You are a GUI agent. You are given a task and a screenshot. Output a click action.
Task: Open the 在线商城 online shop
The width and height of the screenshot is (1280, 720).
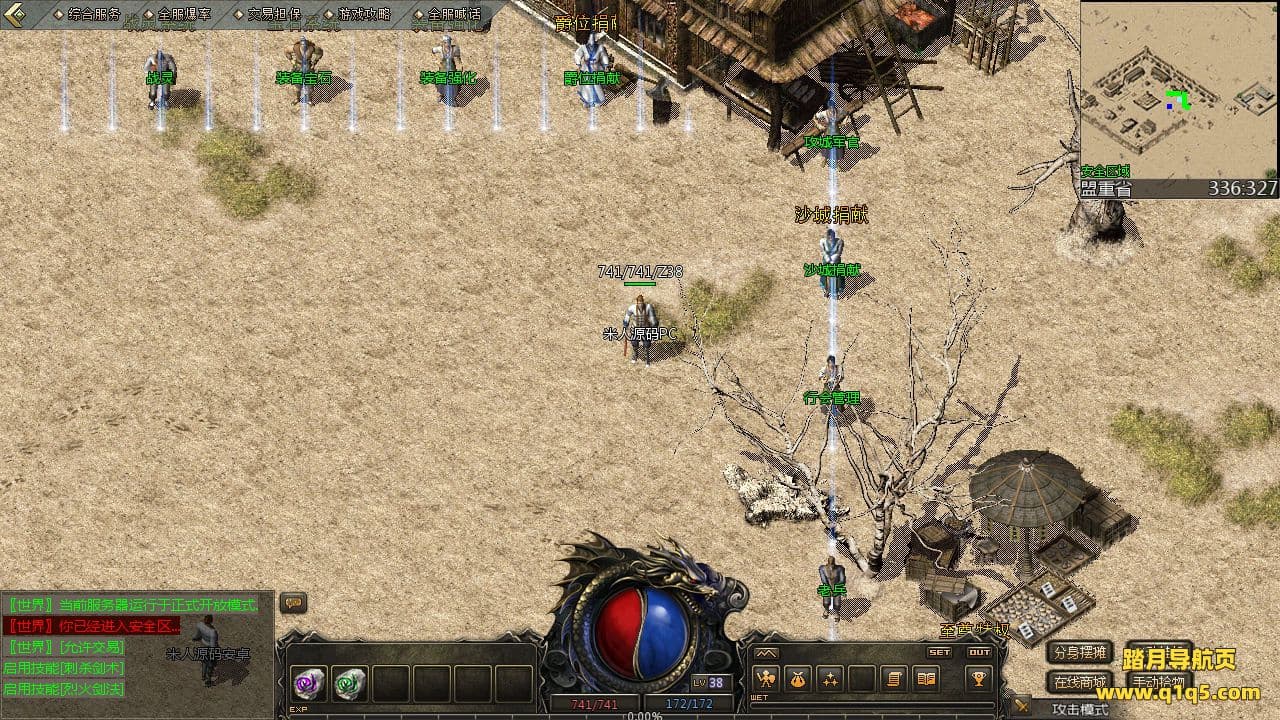[1080, 683]
